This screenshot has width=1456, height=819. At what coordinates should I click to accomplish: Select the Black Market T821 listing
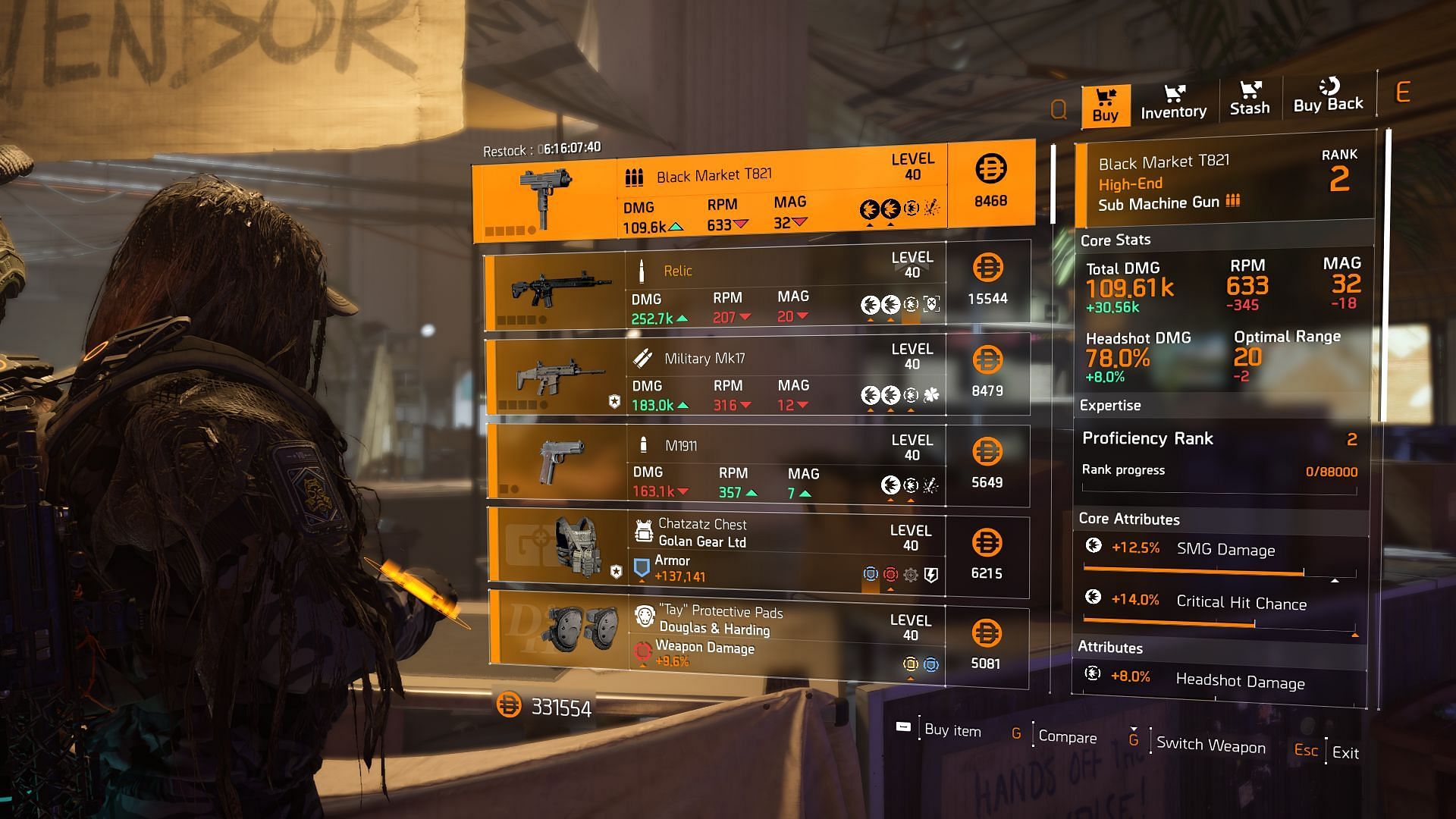pyautogui.click(x=754, y=193)
